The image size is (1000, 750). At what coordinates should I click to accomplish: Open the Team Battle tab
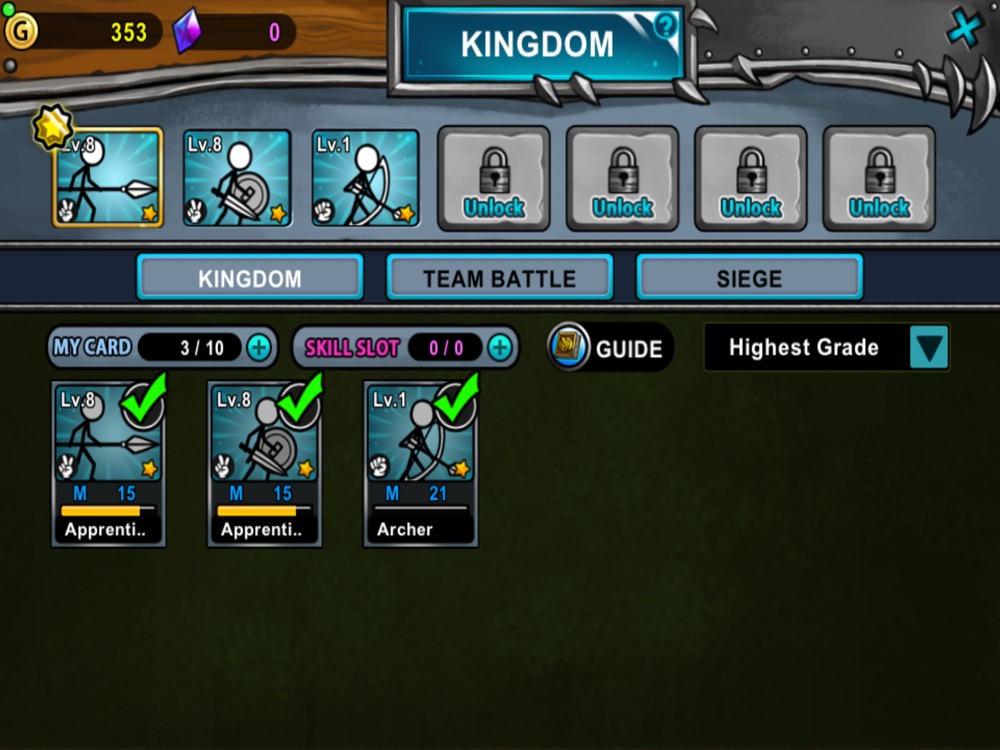499,278
